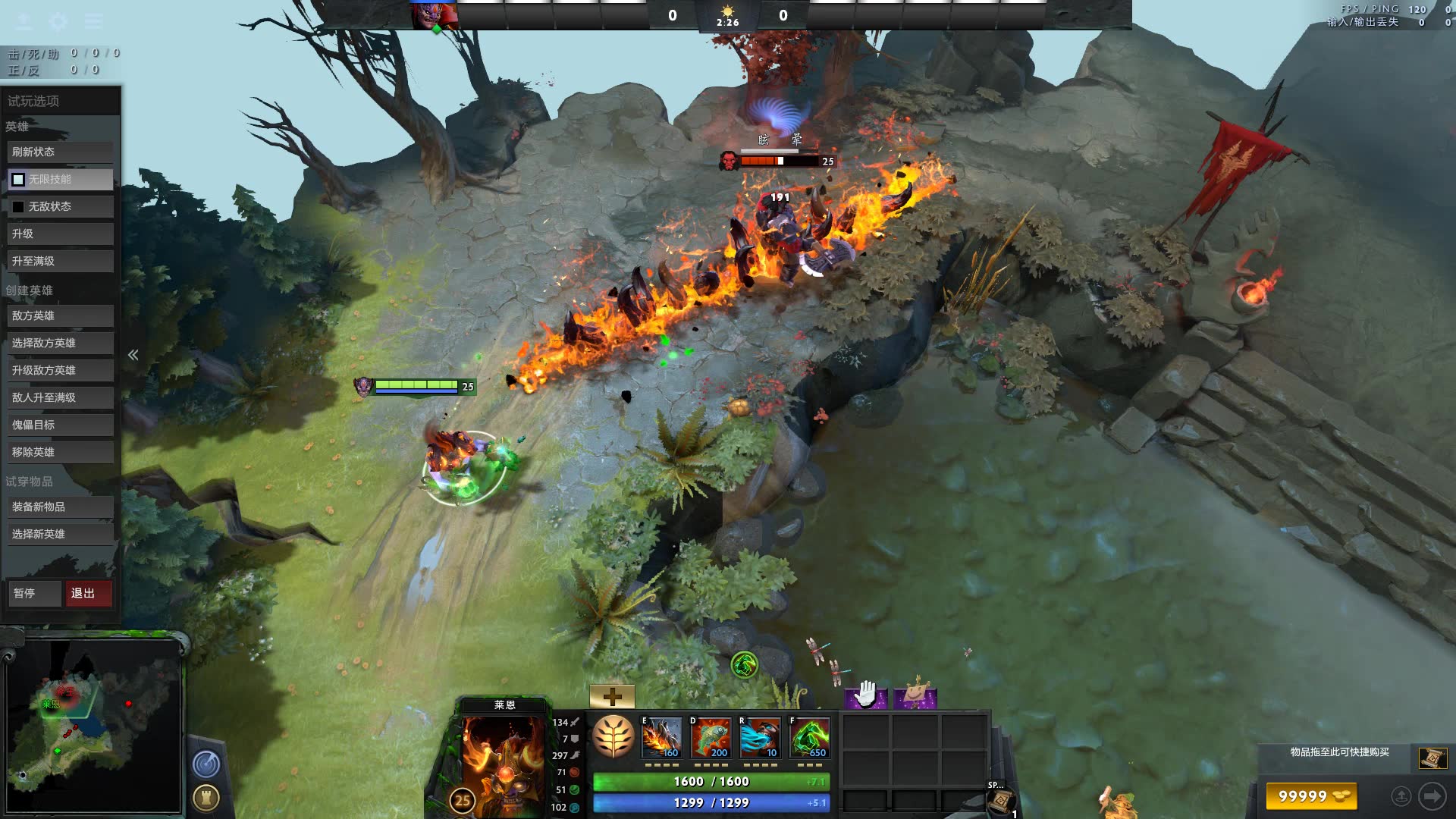Collapse the demo options panel with the arrow
1456x819 pixels.
click(133, 355)
